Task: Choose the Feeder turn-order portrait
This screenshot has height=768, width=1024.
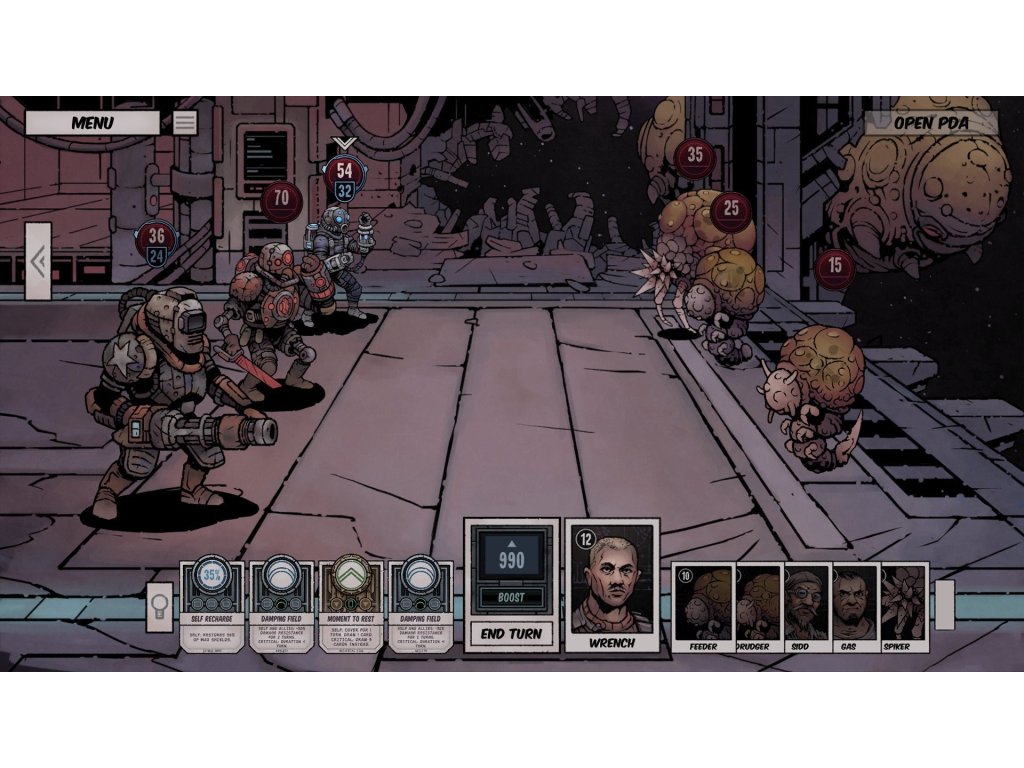Action: [x=703, y=605]
